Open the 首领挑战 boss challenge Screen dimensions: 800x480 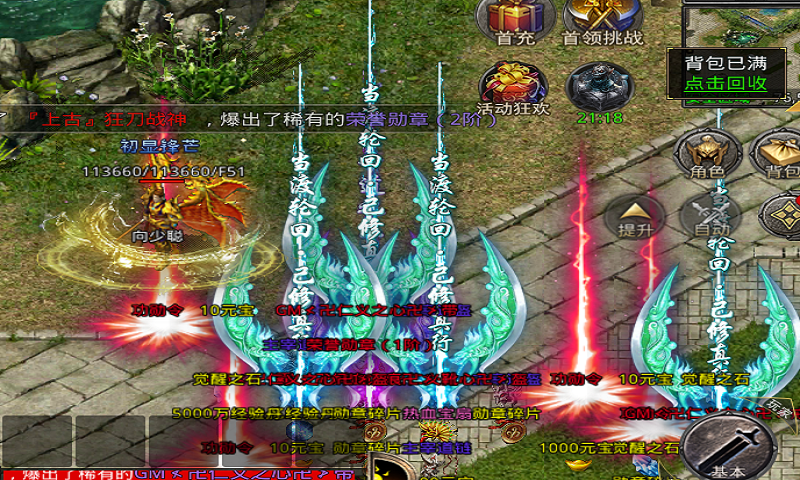602,18
